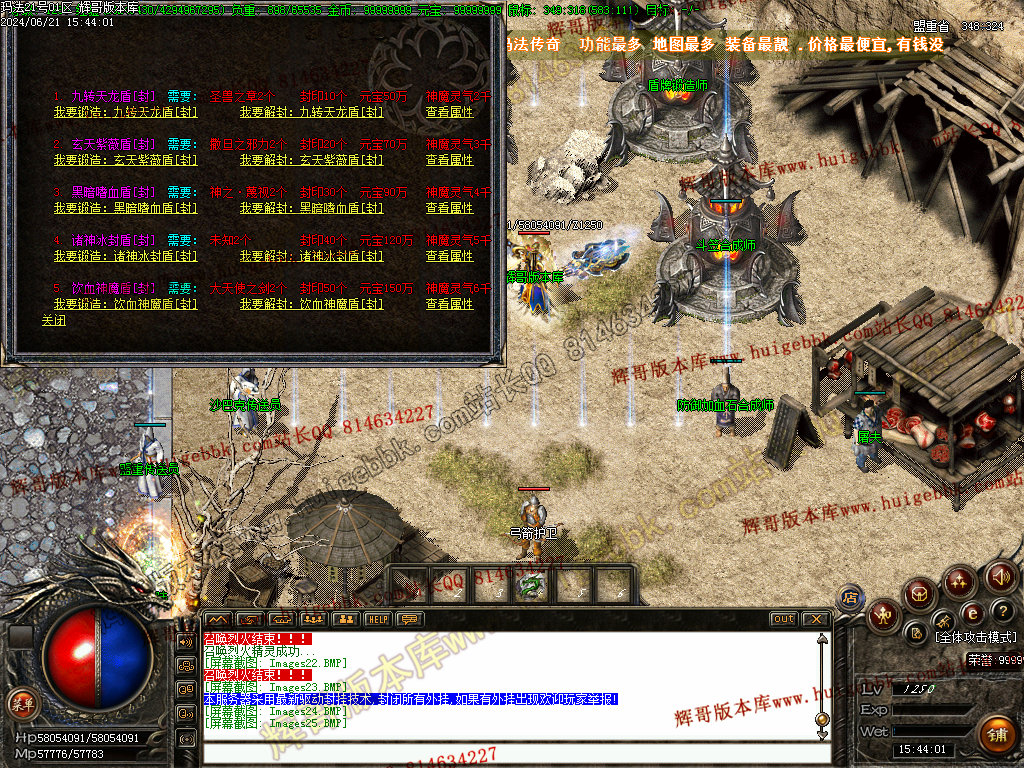Open the round 菜单 menu button
This screenshot has height=768, width=1024.
click(20, 703)
